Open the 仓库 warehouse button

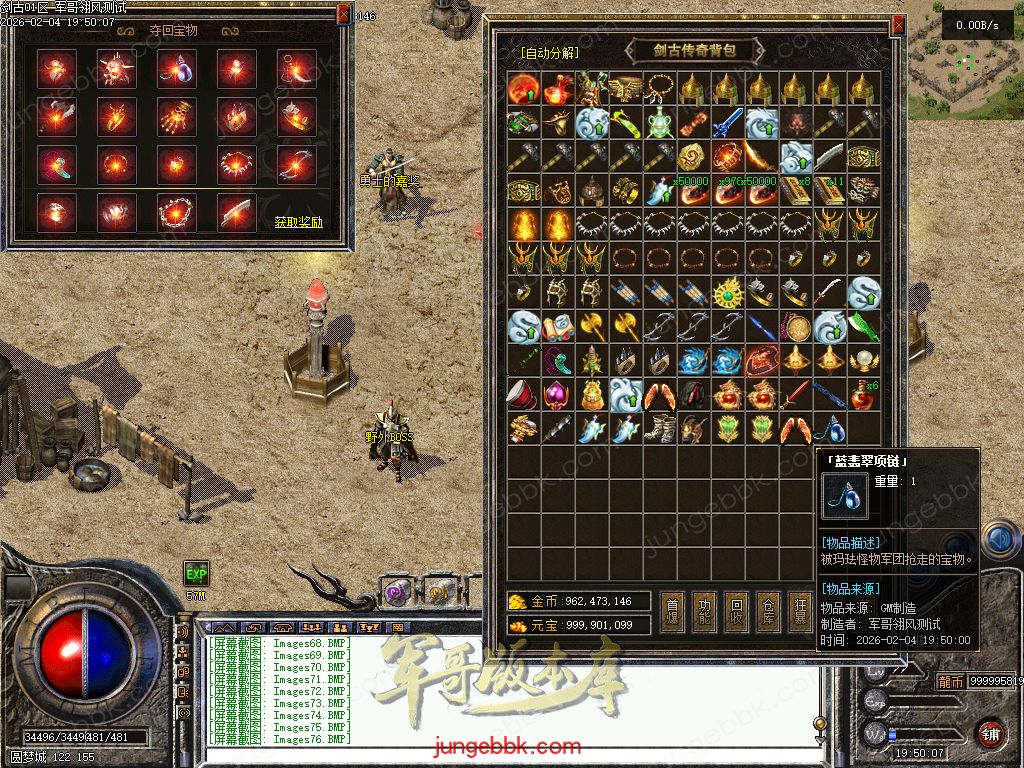[769, 610]
